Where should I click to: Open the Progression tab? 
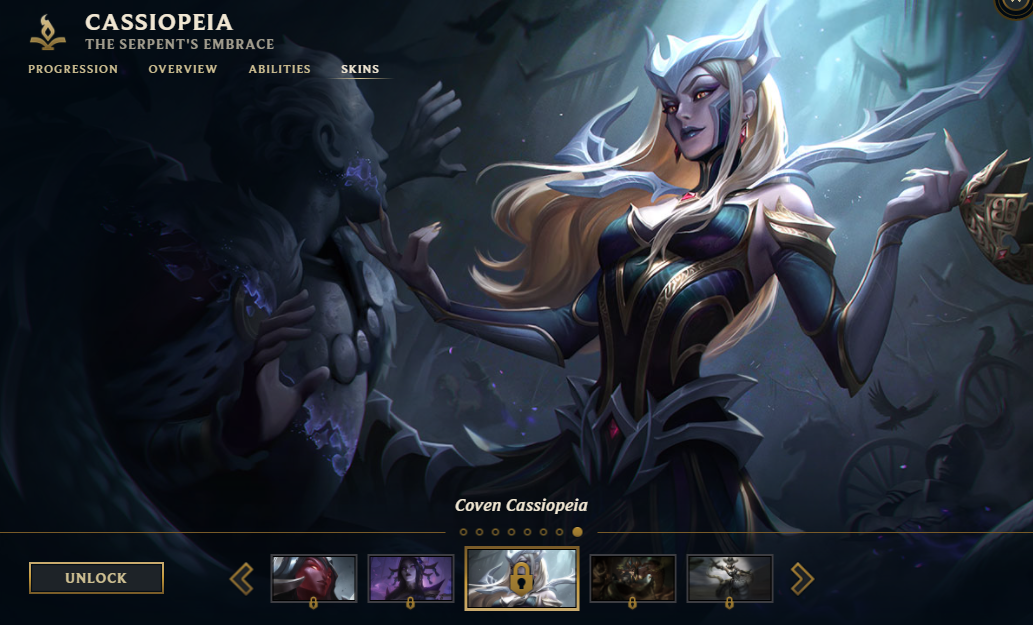click(73, 69)
